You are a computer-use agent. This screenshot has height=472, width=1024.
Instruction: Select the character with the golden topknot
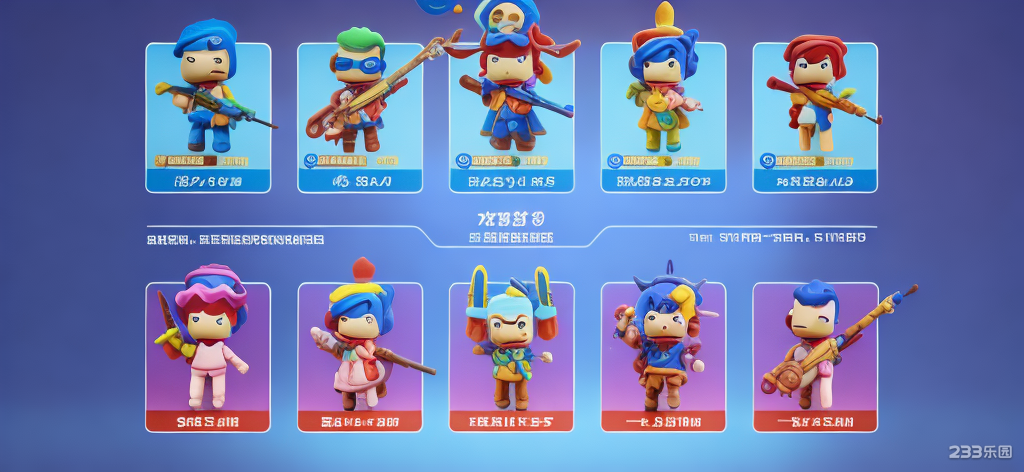pyautogui.click(x=663, y=117)
